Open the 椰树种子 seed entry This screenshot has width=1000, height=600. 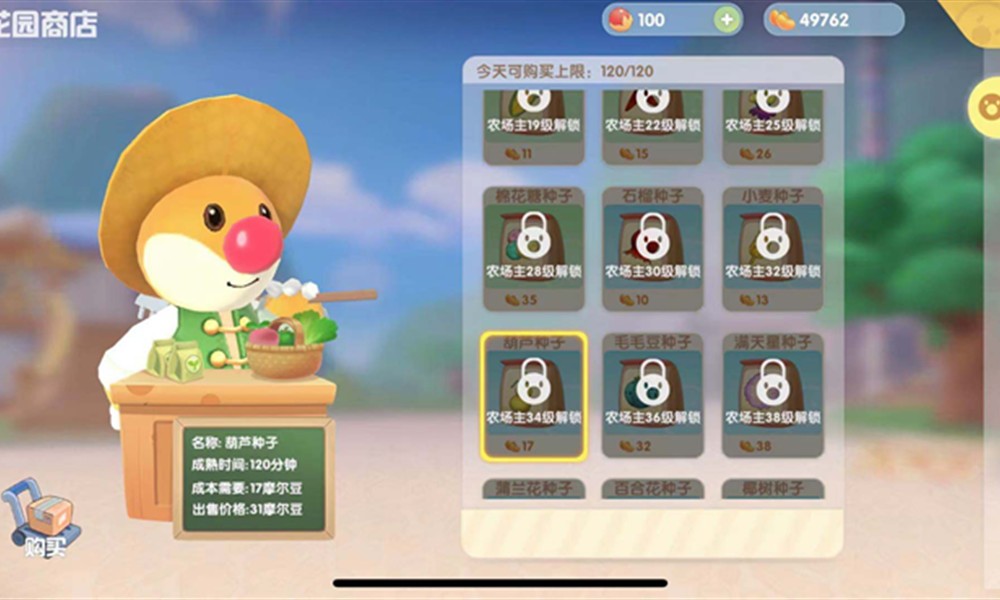[773, 488]
